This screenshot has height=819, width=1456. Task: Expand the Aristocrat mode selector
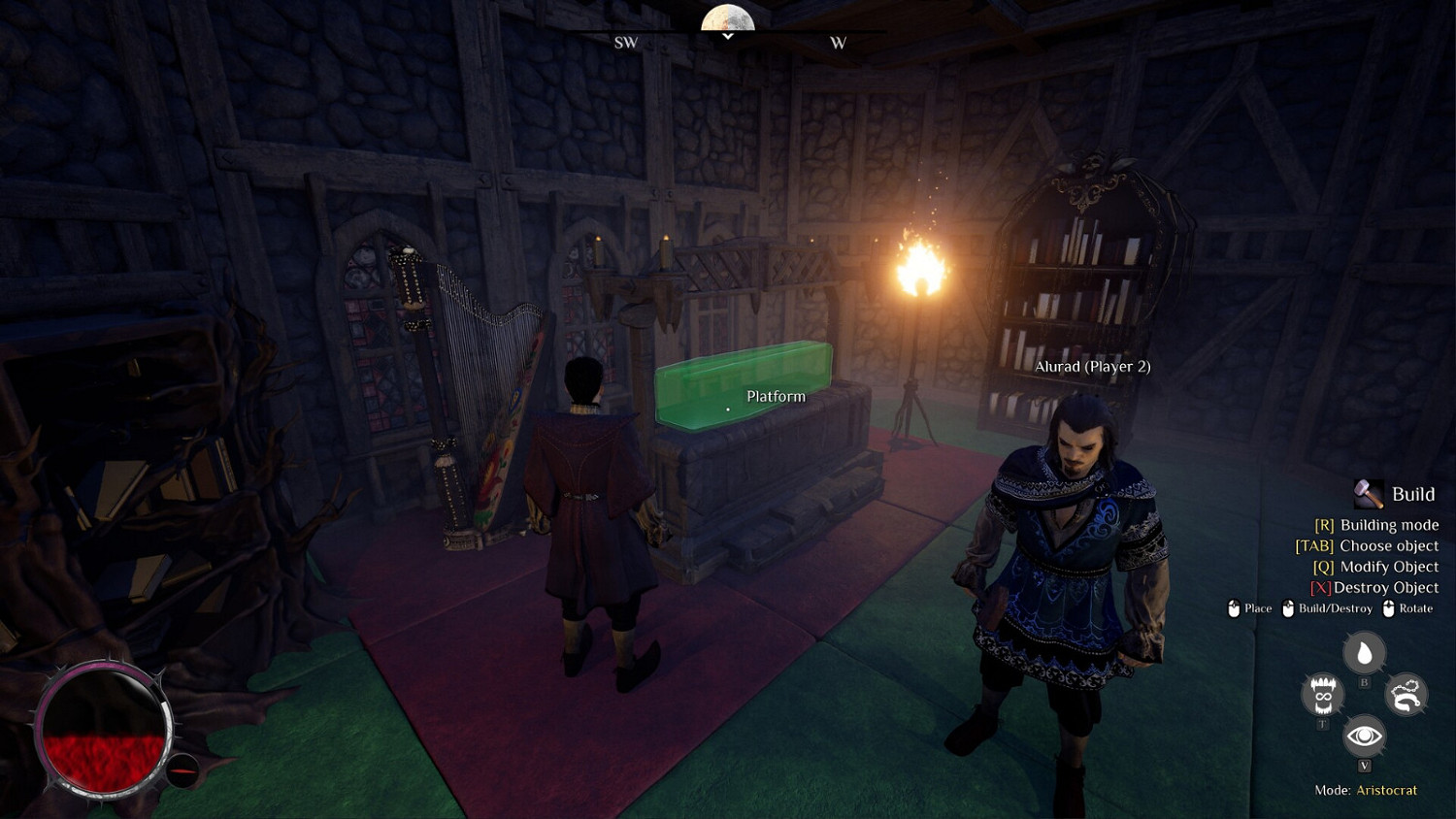[x=1385, y=790]
